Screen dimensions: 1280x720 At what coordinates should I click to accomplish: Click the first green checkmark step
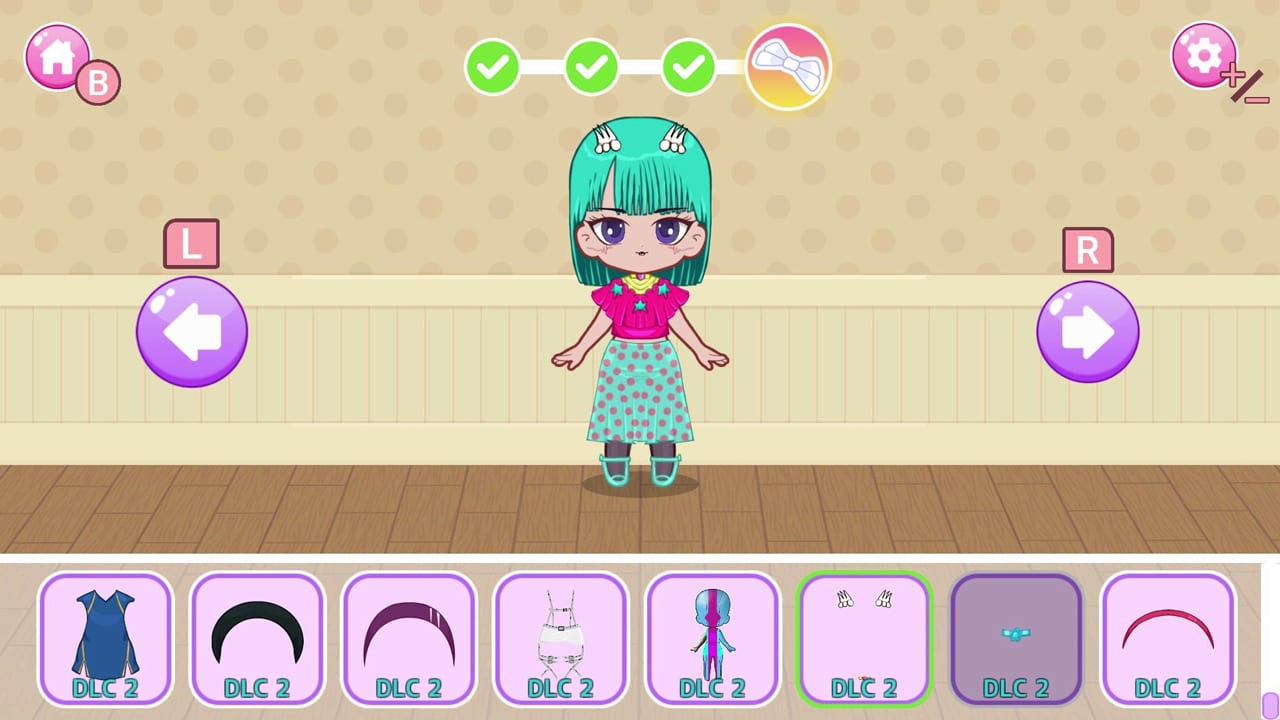[491, 68]
